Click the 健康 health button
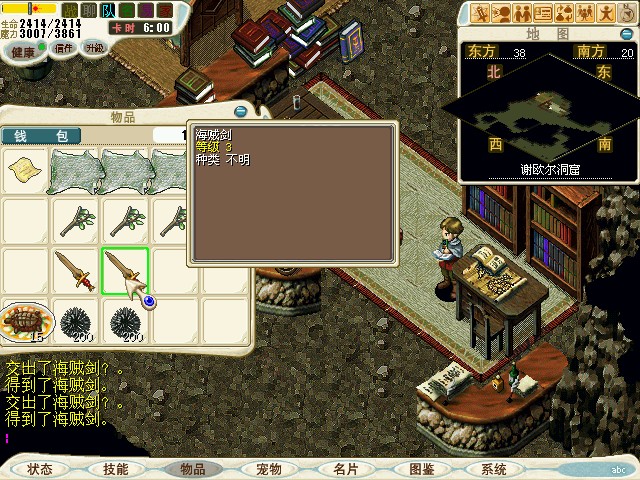The width and height of the screenshot is (640, 480). 23,51
